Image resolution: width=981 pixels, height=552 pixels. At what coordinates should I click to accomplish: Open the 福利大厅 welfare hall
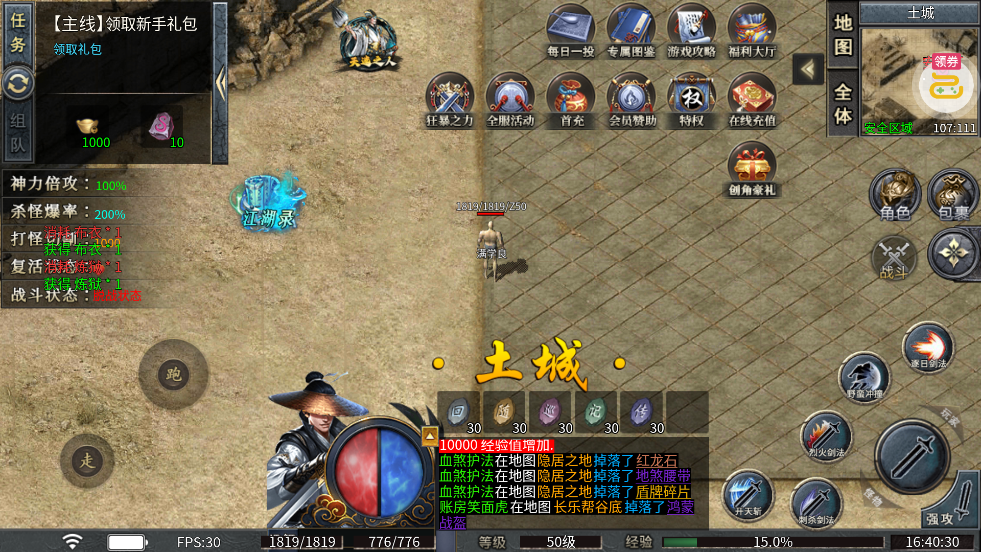tap(752, 28)
